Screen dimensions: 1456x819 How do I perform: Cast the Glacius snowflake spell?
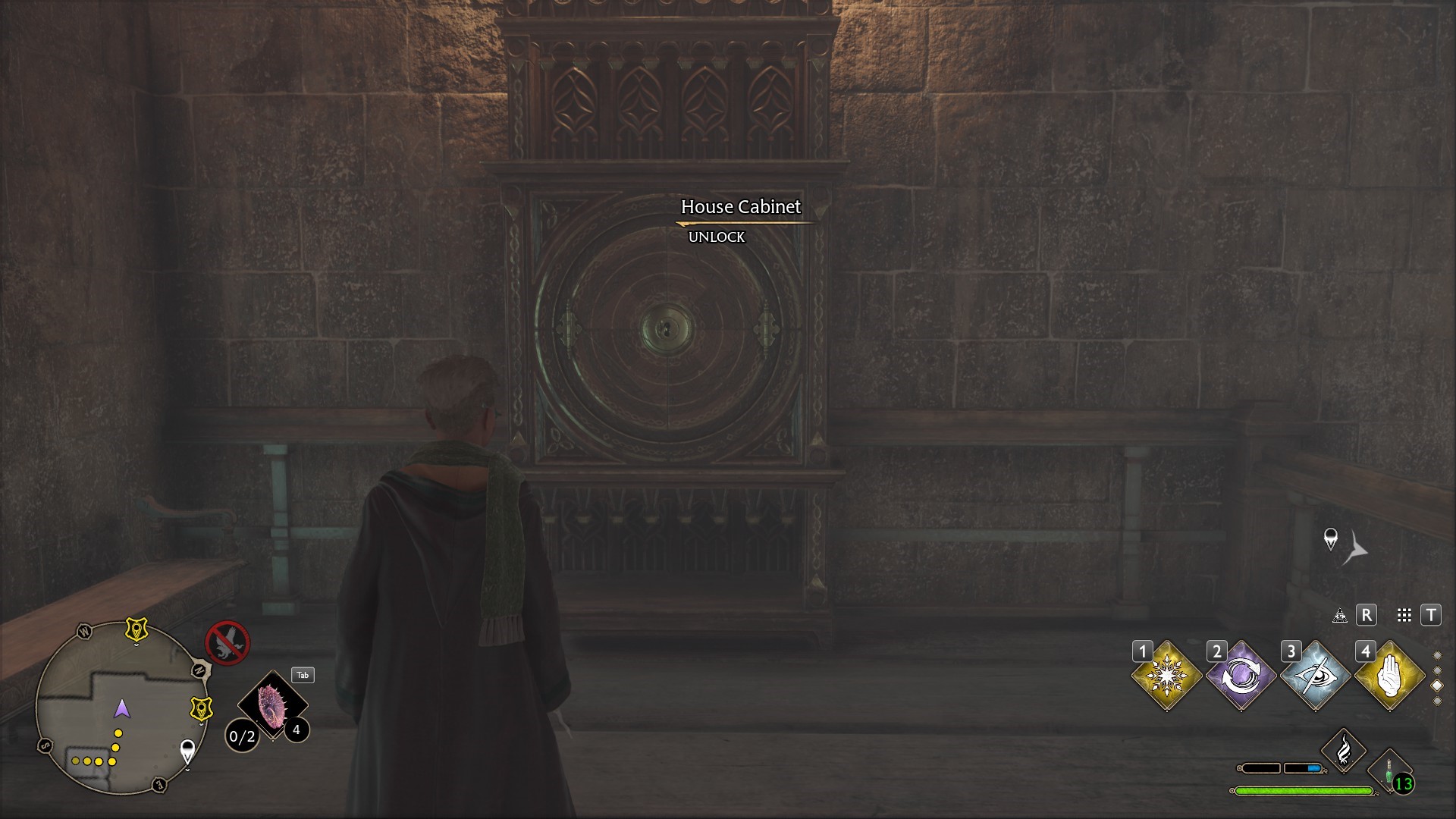pos(1166,676)
